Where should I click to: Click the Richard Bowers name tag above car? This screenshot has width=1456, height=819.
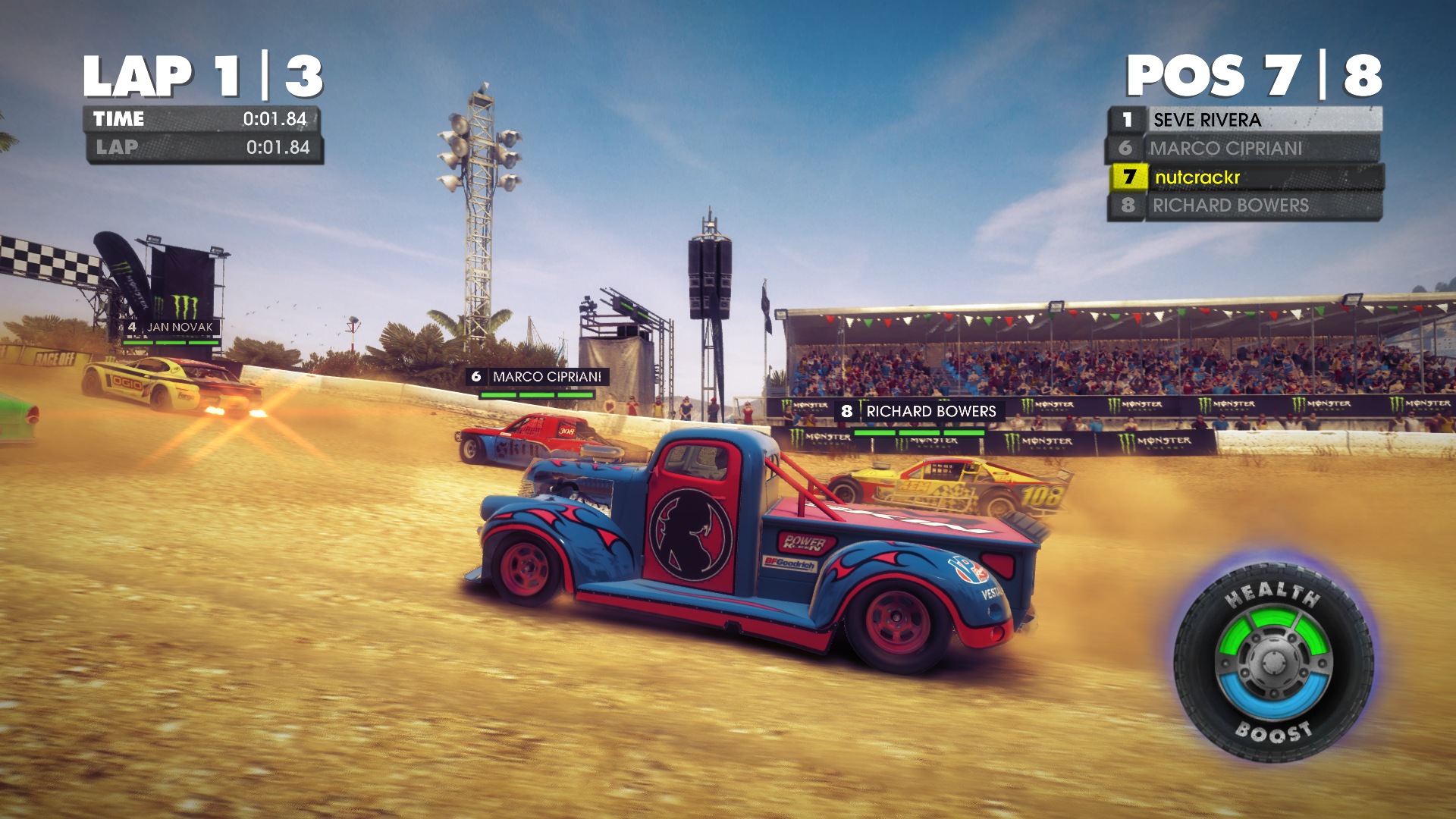[920, 411]
